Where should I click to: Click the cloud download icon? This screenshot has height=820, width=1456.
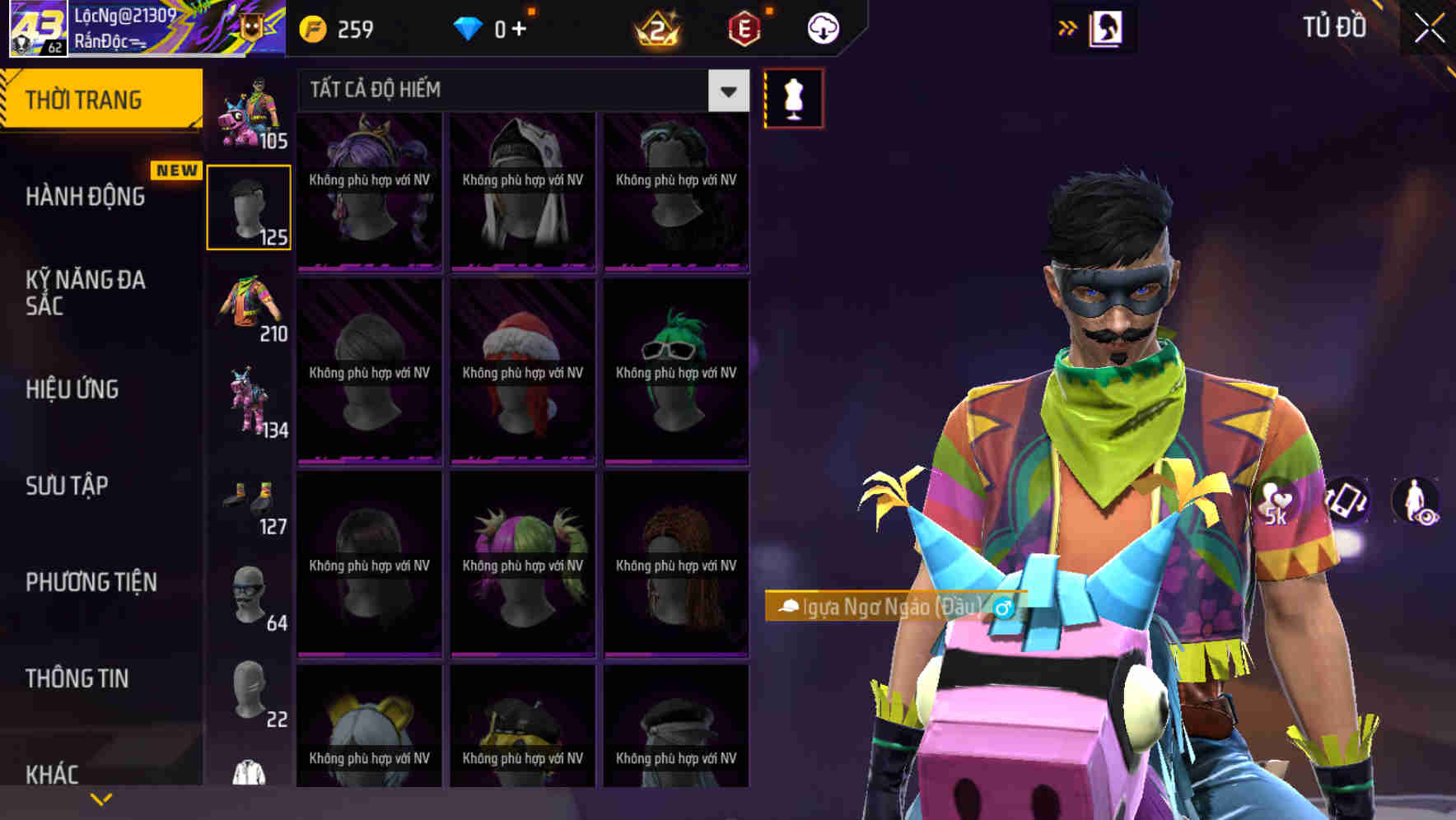823,28
